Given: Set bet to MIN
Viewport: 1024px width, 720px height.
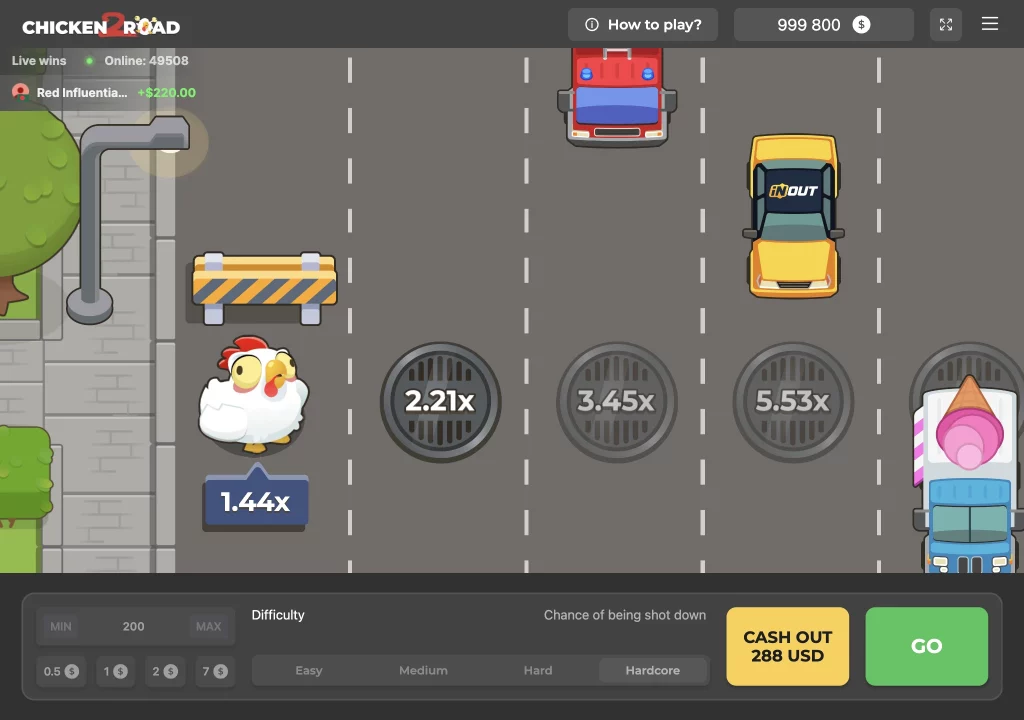Looking at the screenshot, I should 61,627.
